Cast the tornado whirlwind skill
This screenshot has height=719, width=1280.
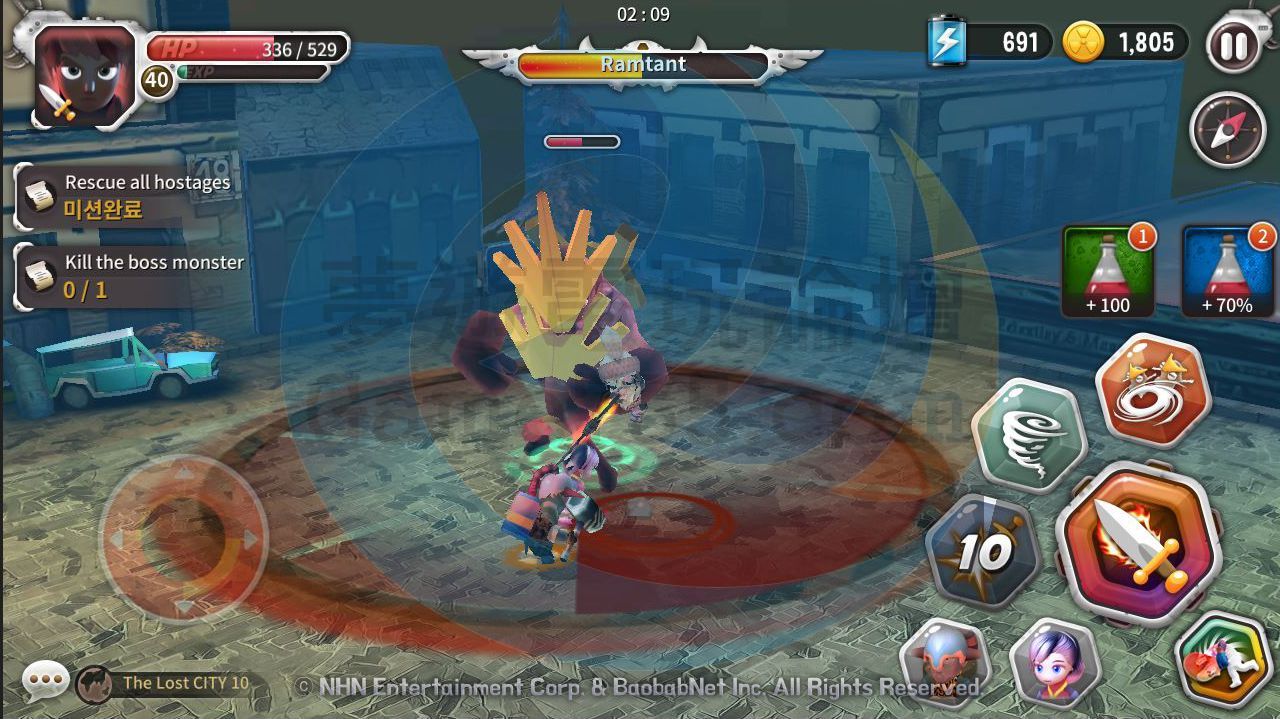1029,436
